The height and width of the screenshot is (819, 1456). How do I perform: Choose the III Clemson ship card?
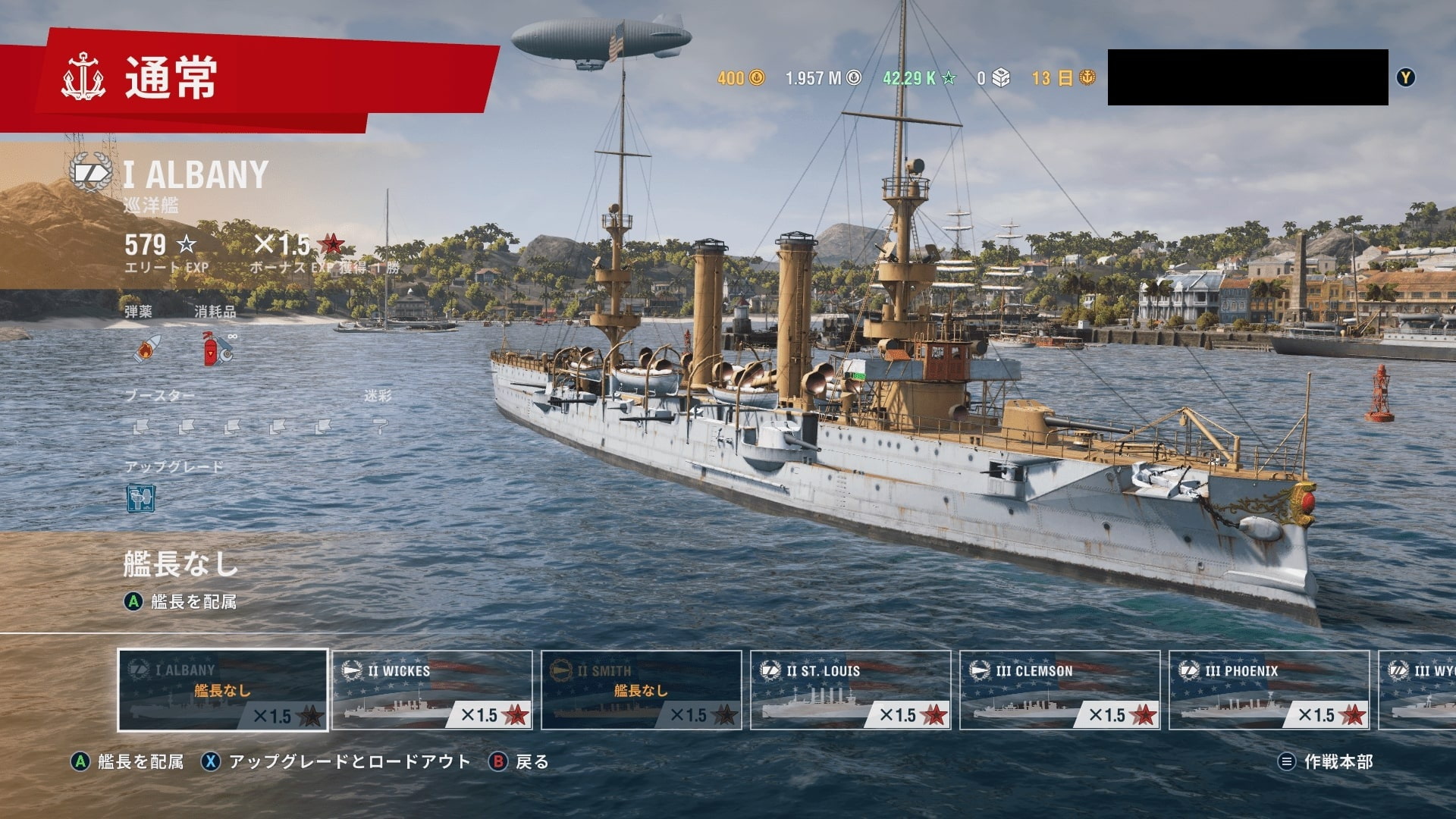pos(1060,690)
